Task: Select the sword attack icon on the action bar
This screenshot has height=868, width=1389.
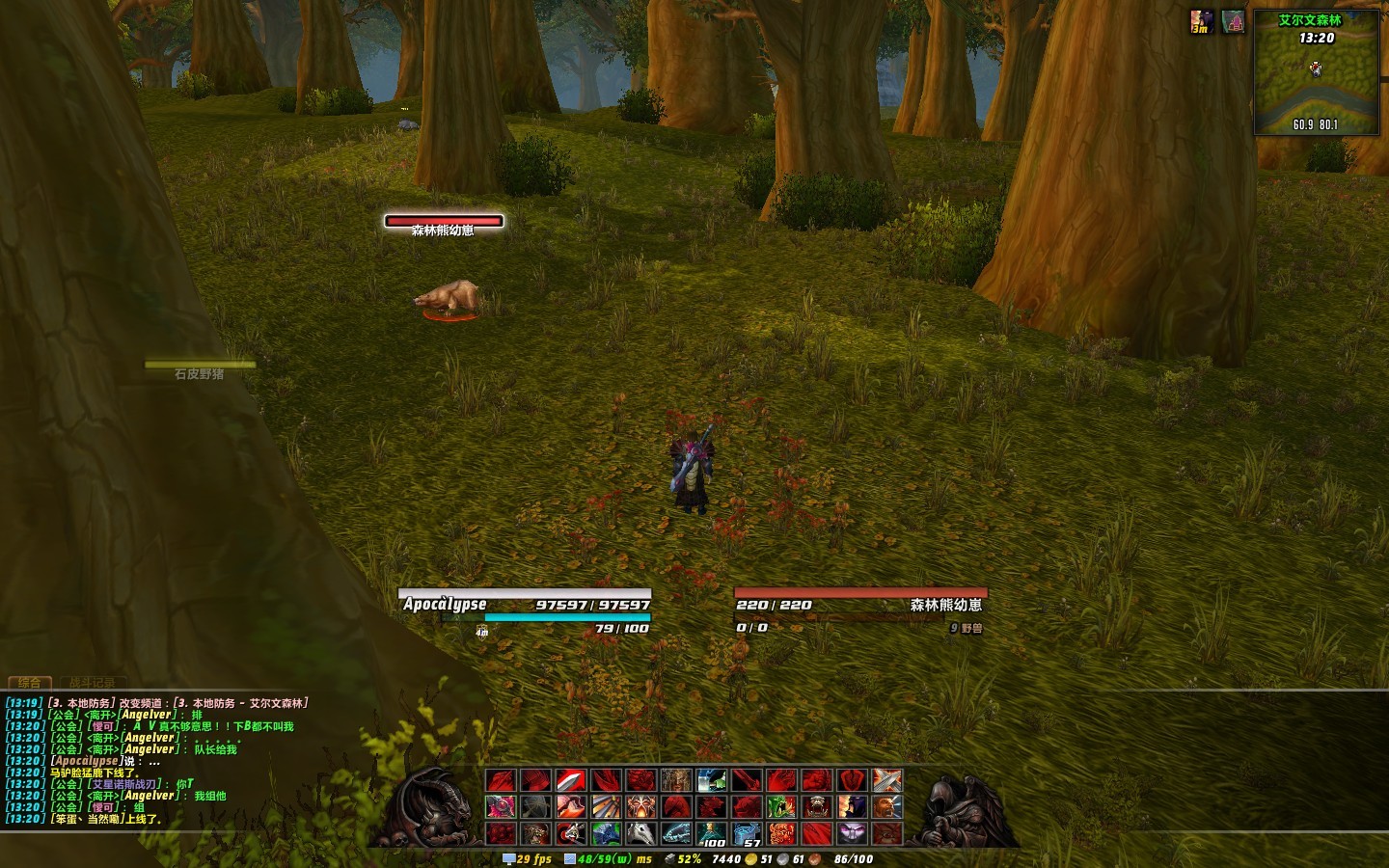Action: point(572,780)
